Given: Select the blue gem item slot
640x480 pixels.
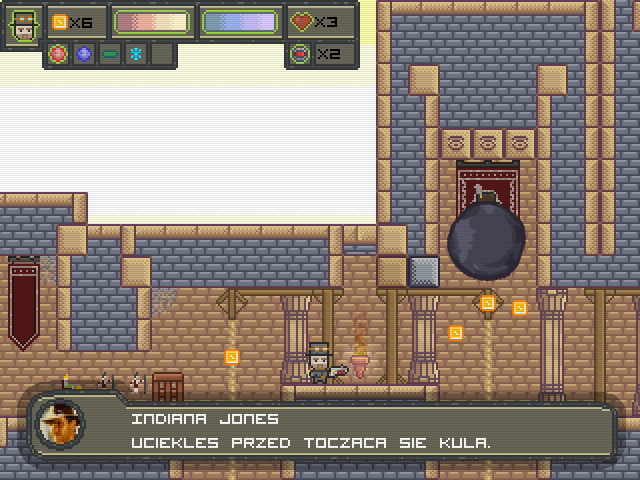Looking at the screenshot, I should coord(84,54).
